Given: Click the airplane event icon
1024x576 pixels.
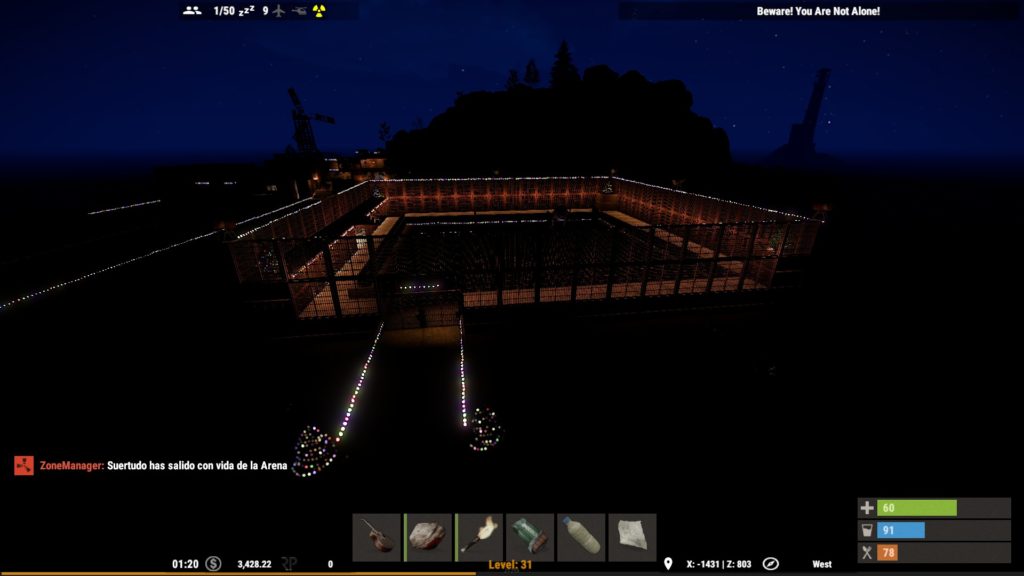Looking at the screenshot, I should (279, 11).
